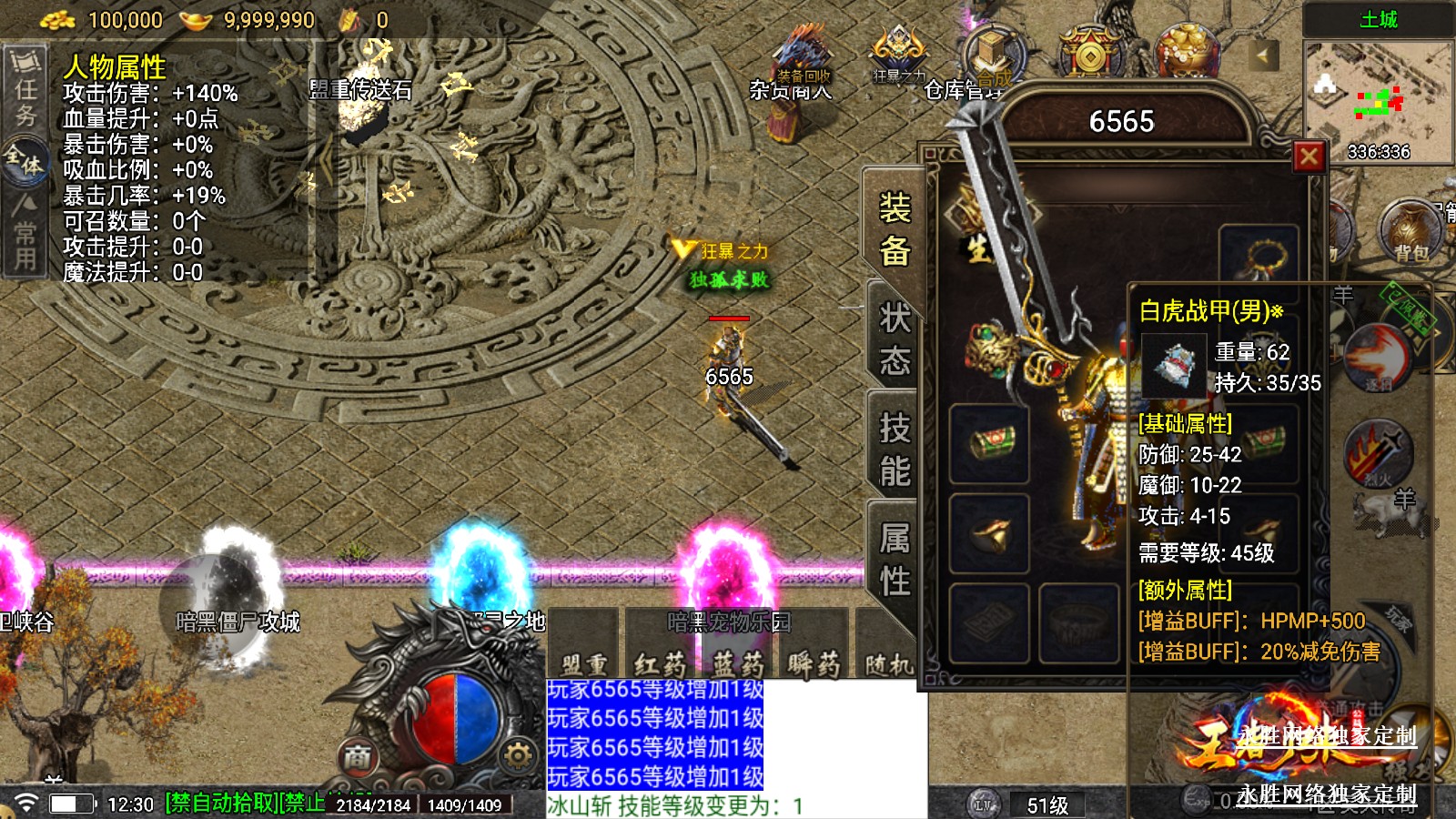Open the 任务 quest tab
Screen dimensions: 1456x819
(25, 91)
